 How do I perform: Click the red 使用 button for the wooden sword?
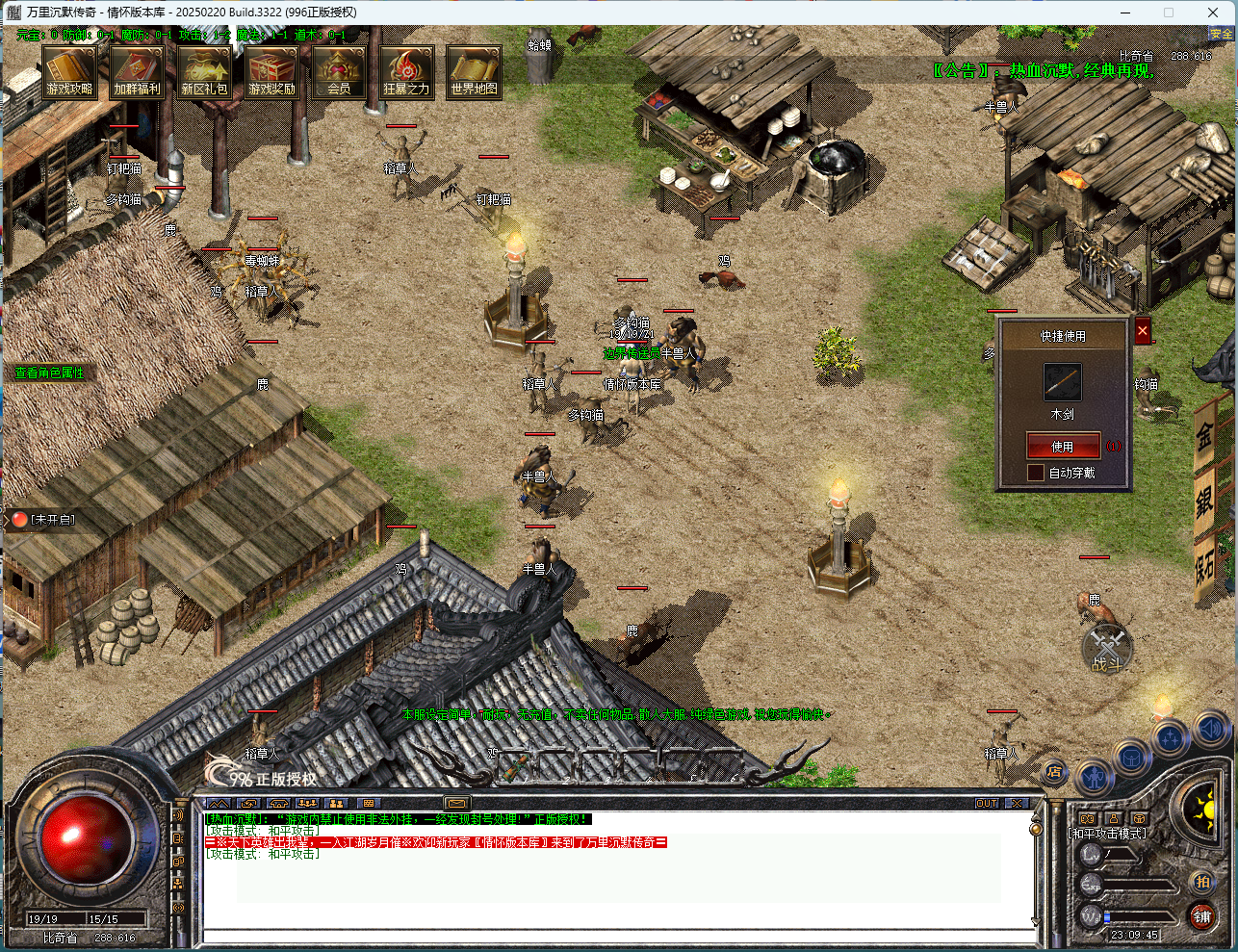1063,446
